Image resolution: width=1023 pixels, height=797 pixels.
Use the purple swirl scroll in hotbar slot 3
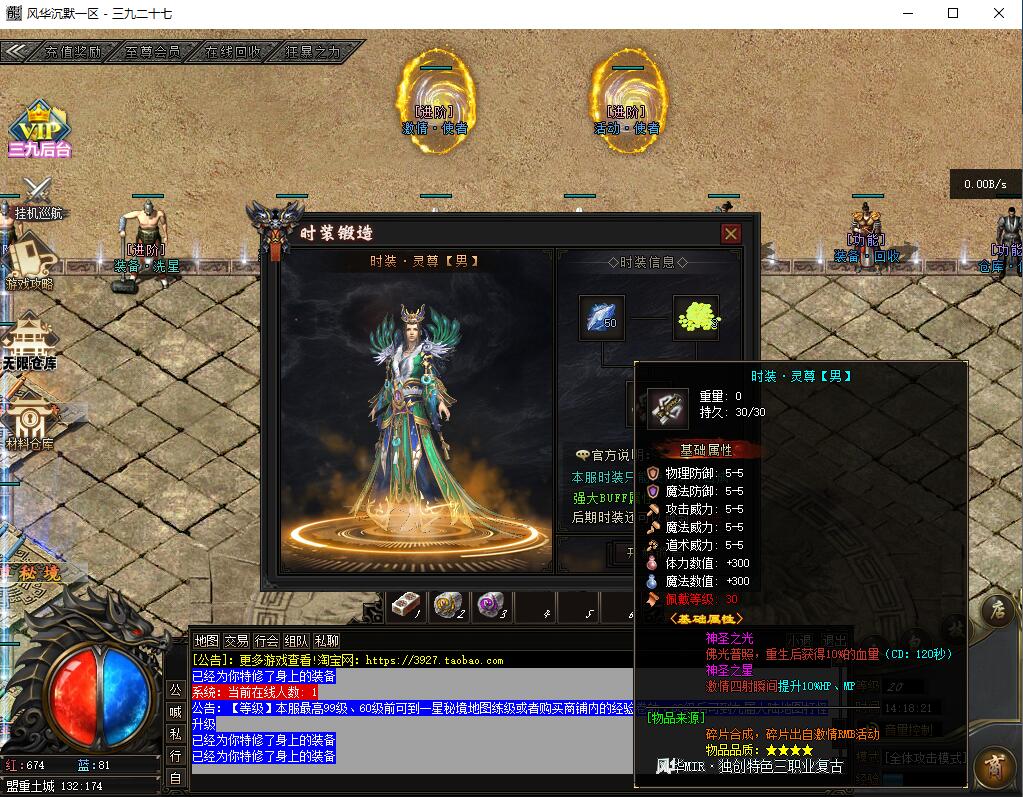491,605
